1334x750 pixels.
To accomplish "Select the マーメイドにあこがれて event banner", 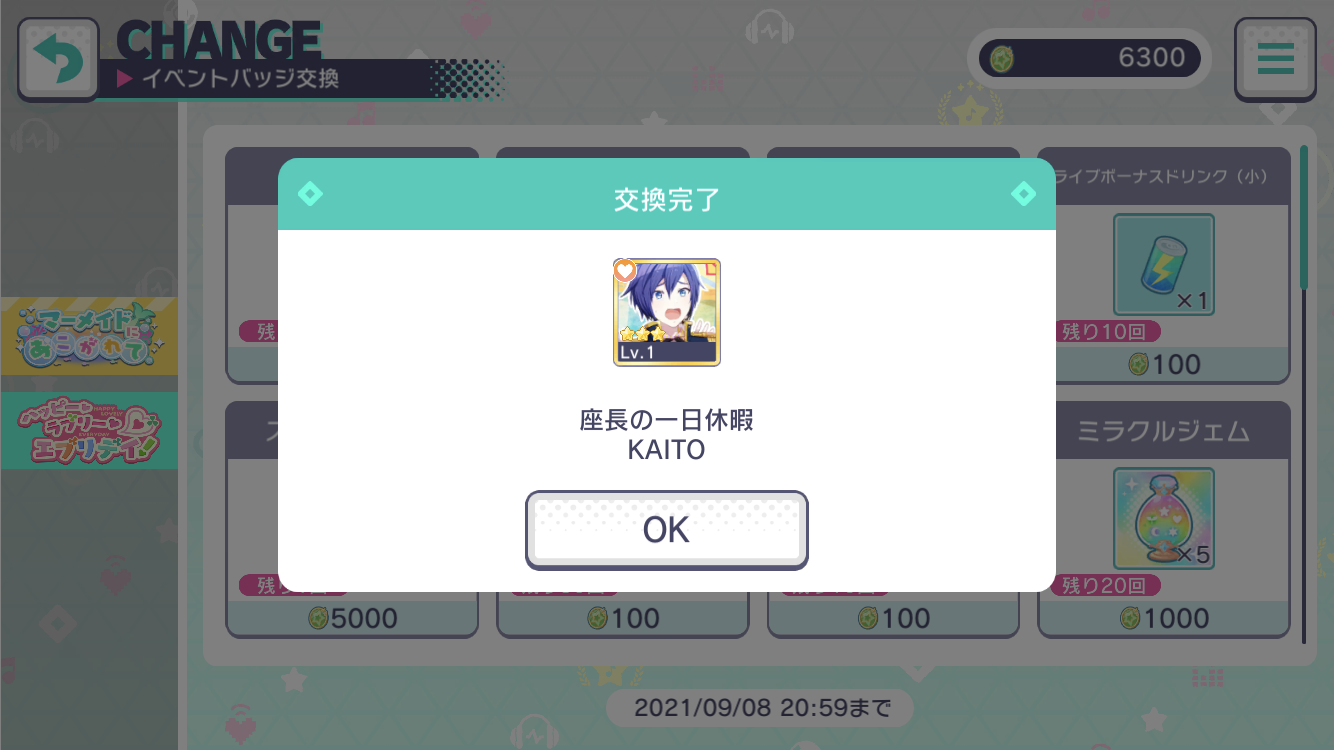I will pos(90,336).
